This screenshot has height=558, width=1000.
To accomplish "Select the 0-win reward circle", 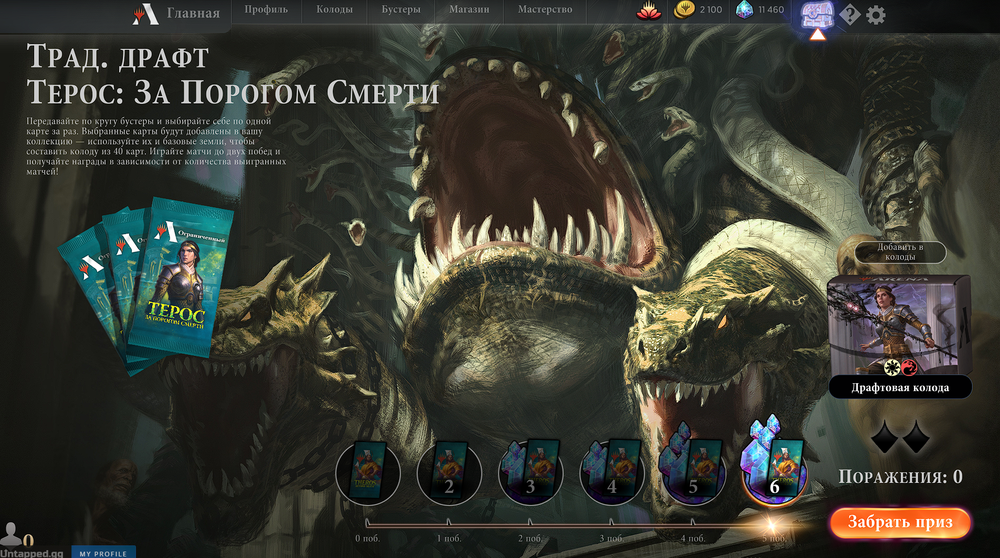I will 367,469.
